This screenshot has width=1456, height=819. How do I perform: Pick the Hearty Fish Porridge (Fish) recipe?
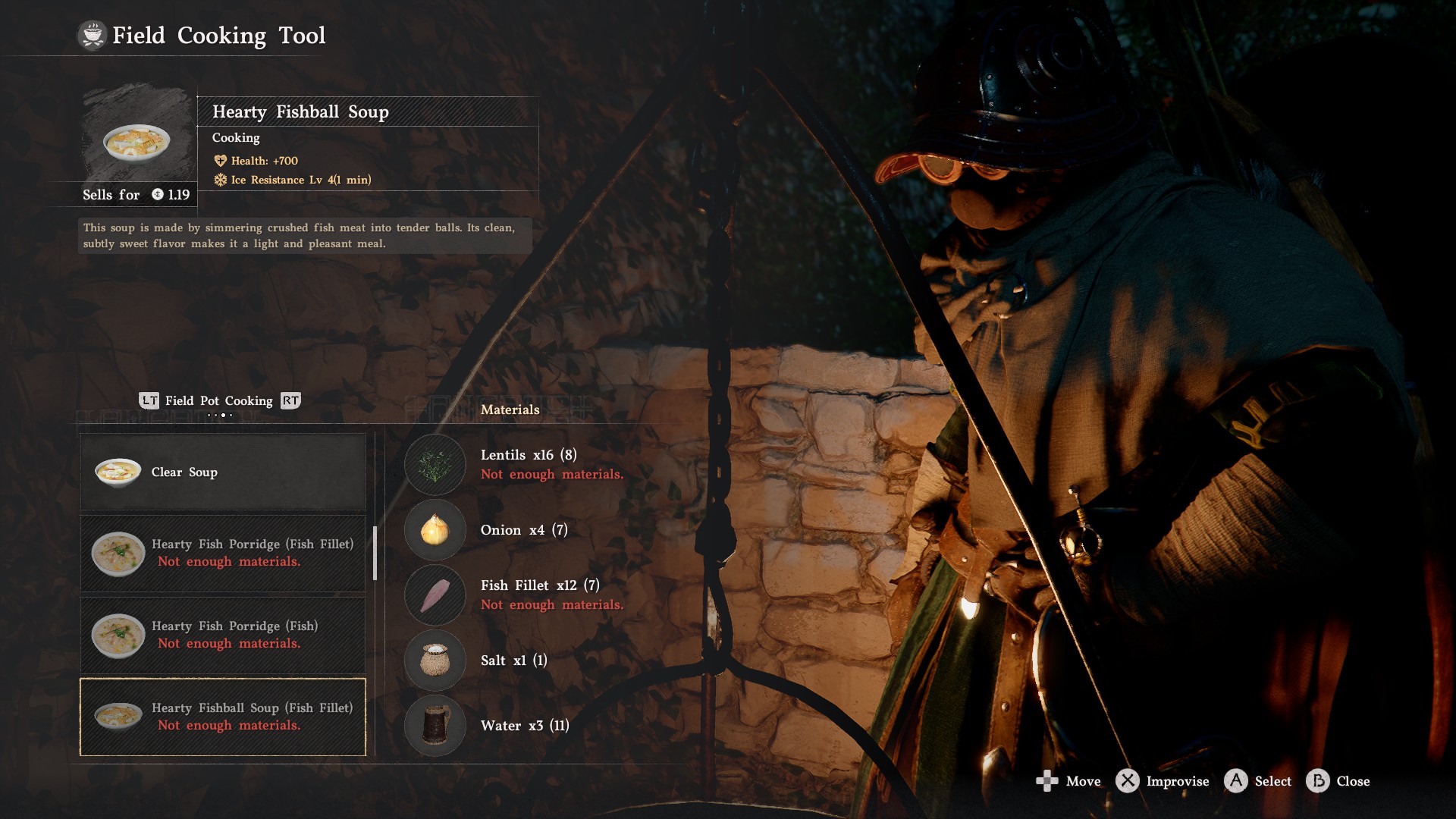(223, 635)
